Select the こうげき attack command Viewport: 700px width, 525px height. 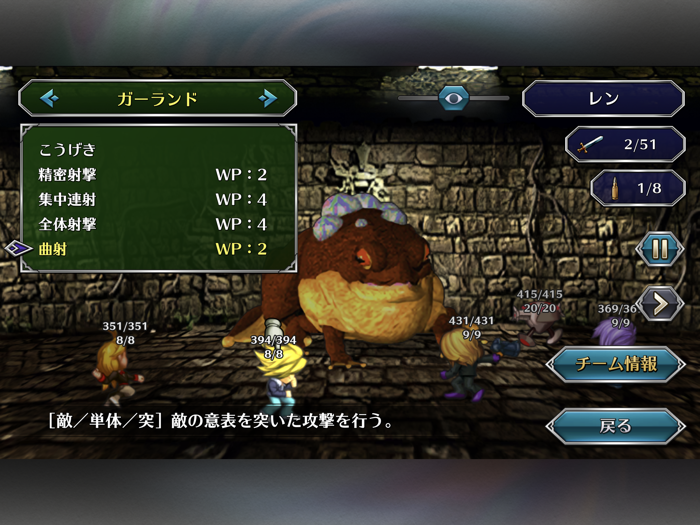68,150
